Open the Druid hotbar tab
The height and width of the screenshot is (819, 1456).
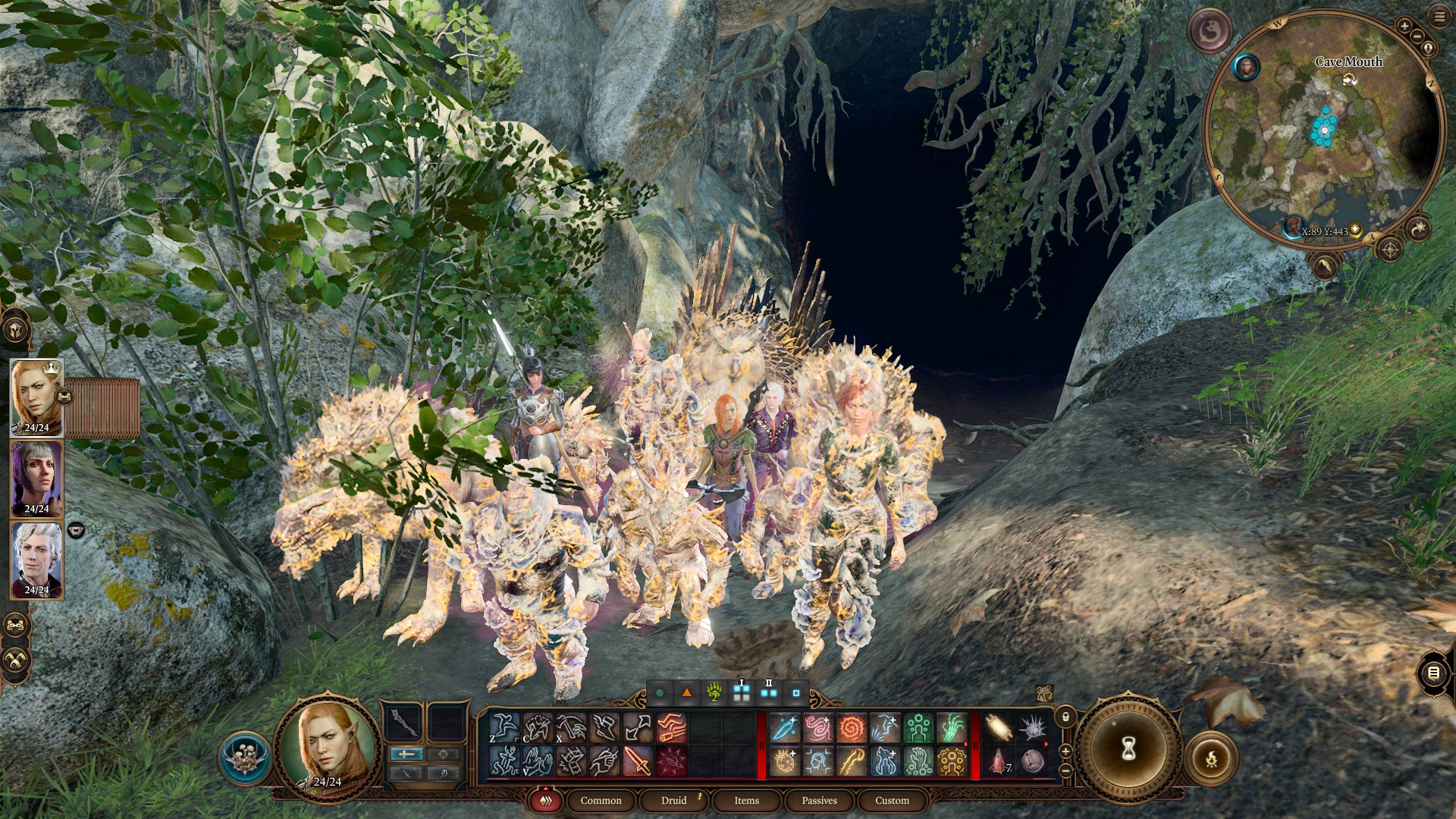tap(673, 800)
